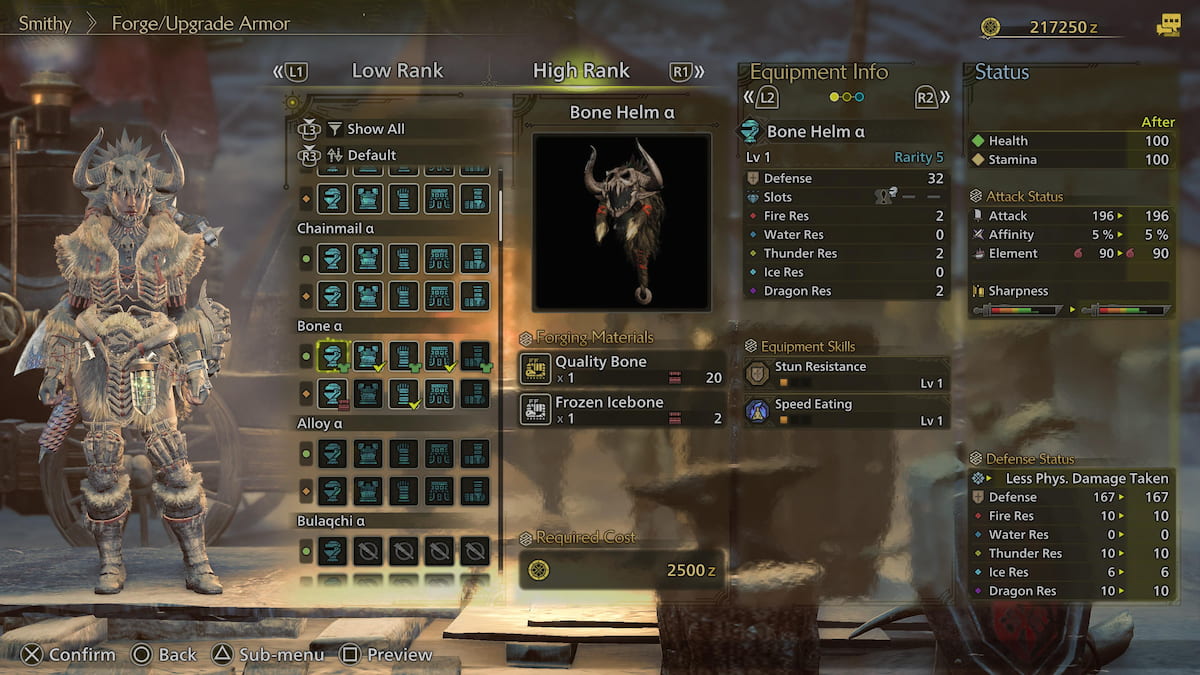Pick the Alloy α green-dot row chest piece
The image size is (1200, 675).
[368, 453]
